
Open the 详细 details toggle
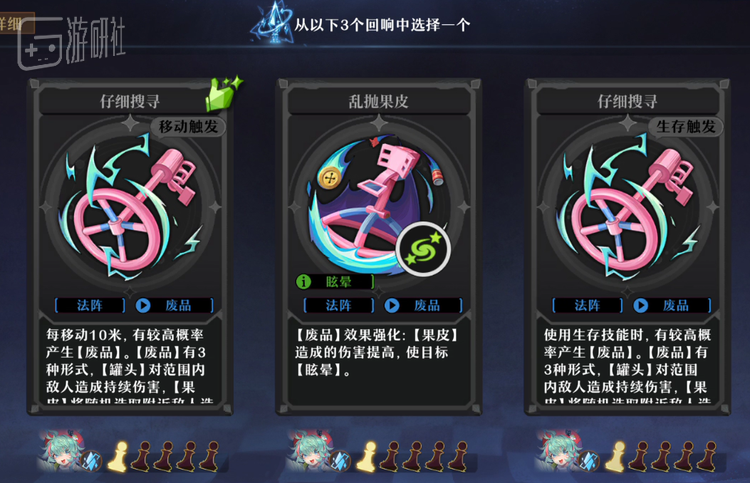16,20
